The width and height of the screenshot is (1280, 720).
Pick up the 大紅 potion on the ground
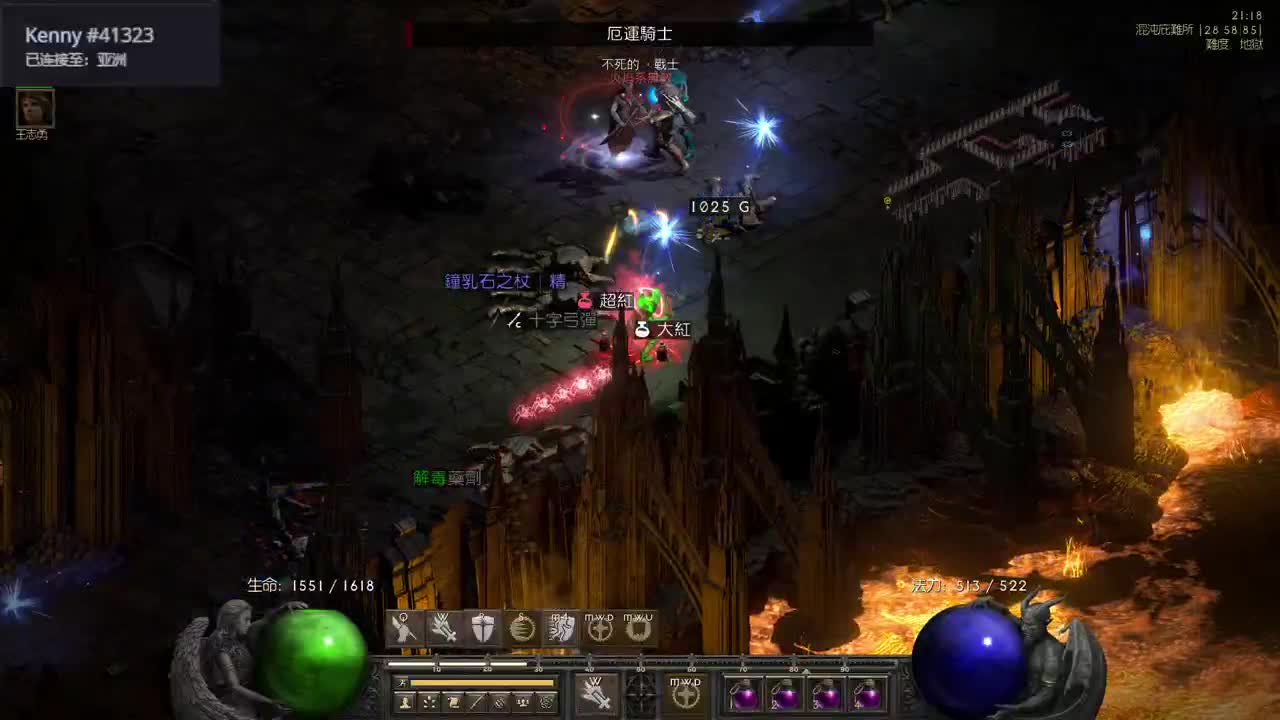(664, 329)
